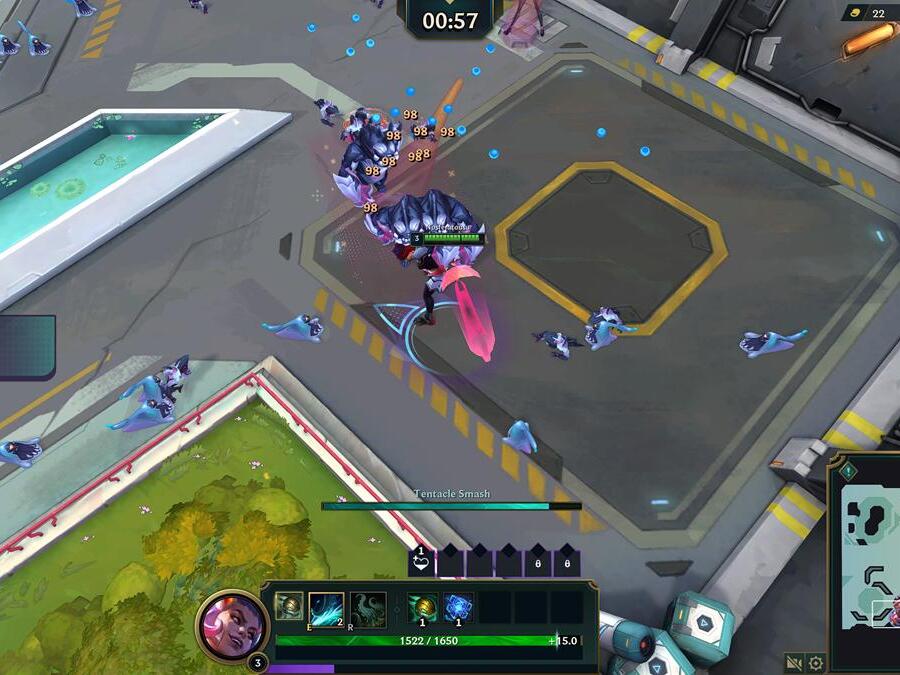Activate the swan-shaped R ultimate ability
900x675 pixels.
coord(368,609)
